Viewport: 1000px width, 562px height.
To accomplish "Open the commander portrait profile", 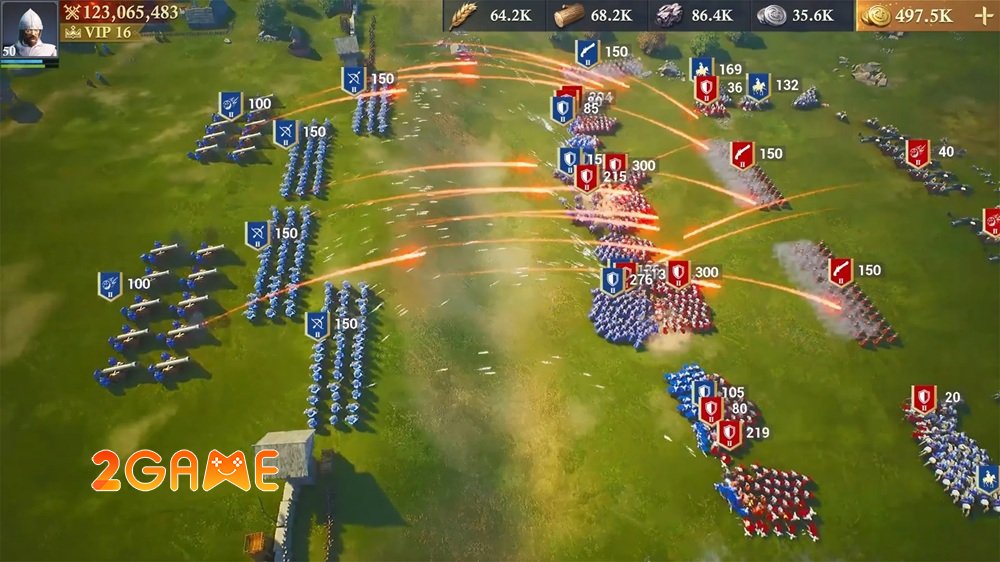I will click(30, 30).
